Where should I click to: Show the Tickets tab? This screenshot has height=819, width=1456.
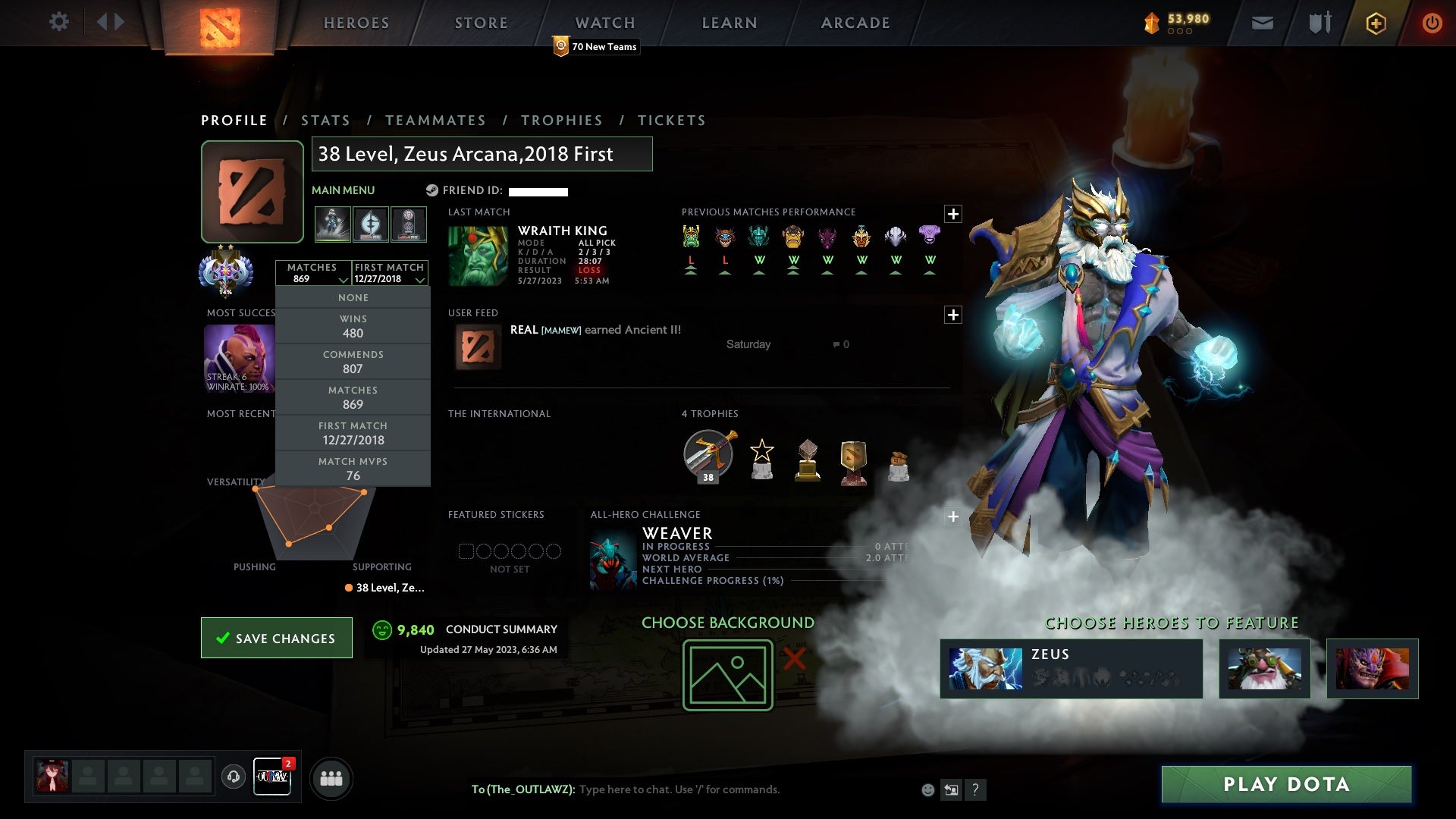671,121
